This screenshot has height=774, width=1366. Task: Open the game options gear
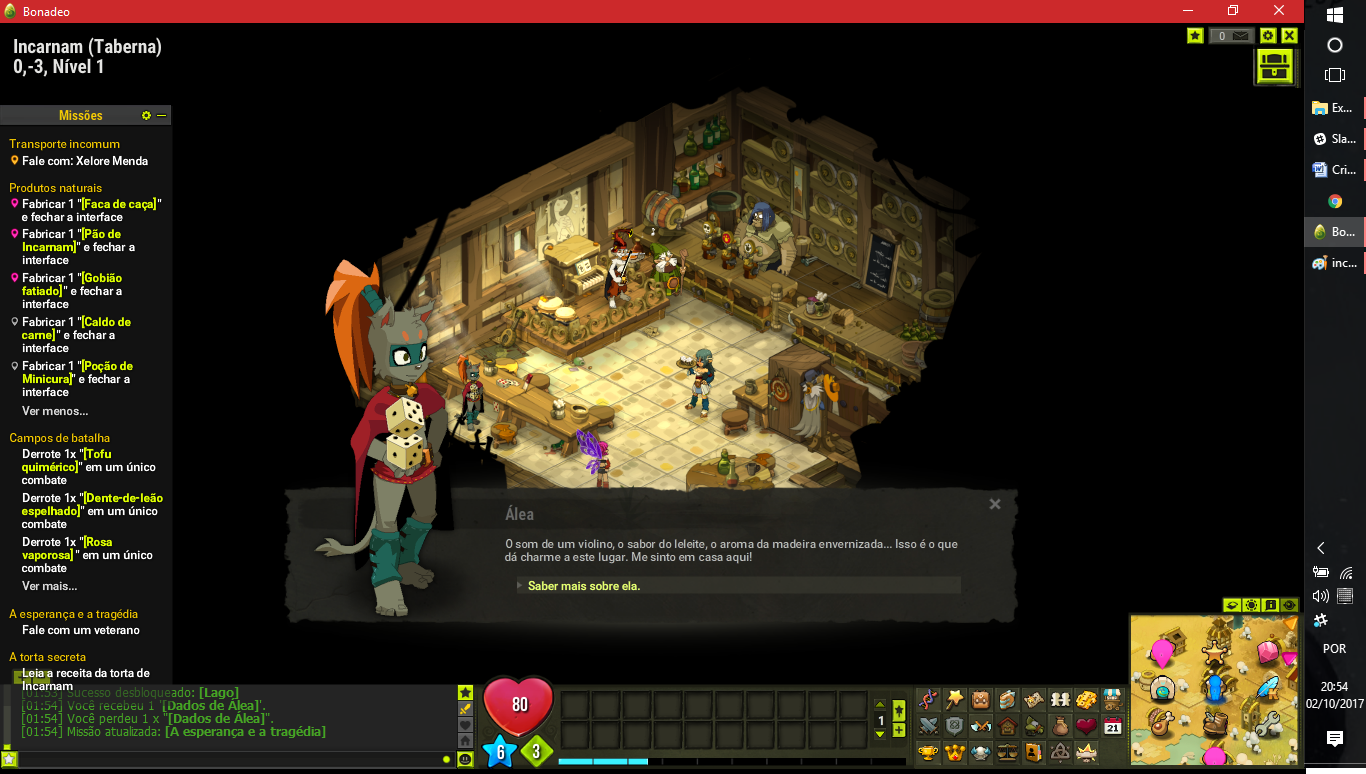tap(1268, 36)
